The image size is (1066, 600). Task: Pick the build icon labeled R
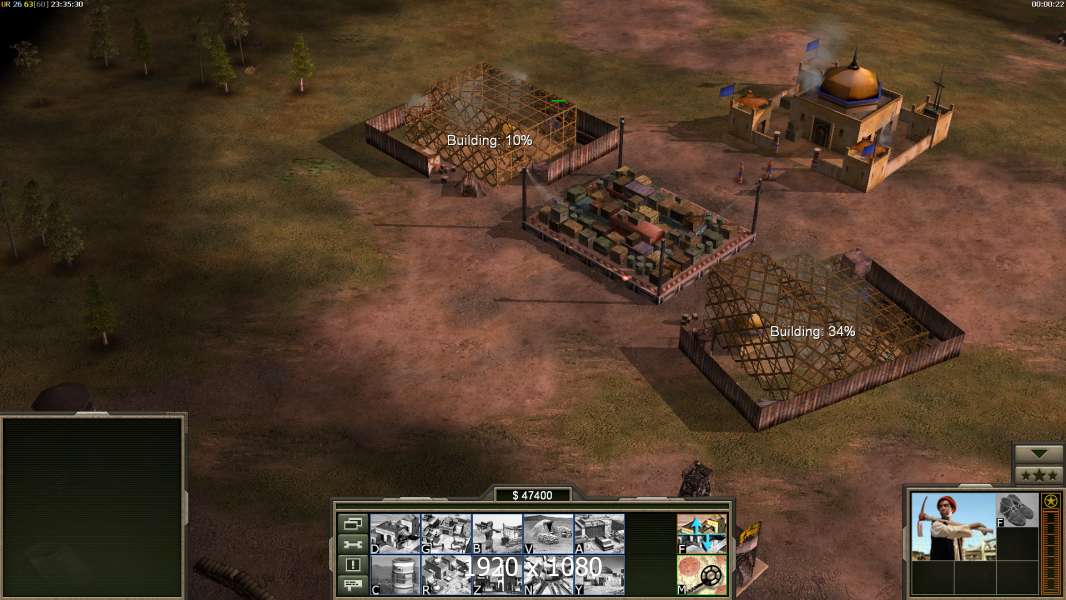[x=446, y=575]
